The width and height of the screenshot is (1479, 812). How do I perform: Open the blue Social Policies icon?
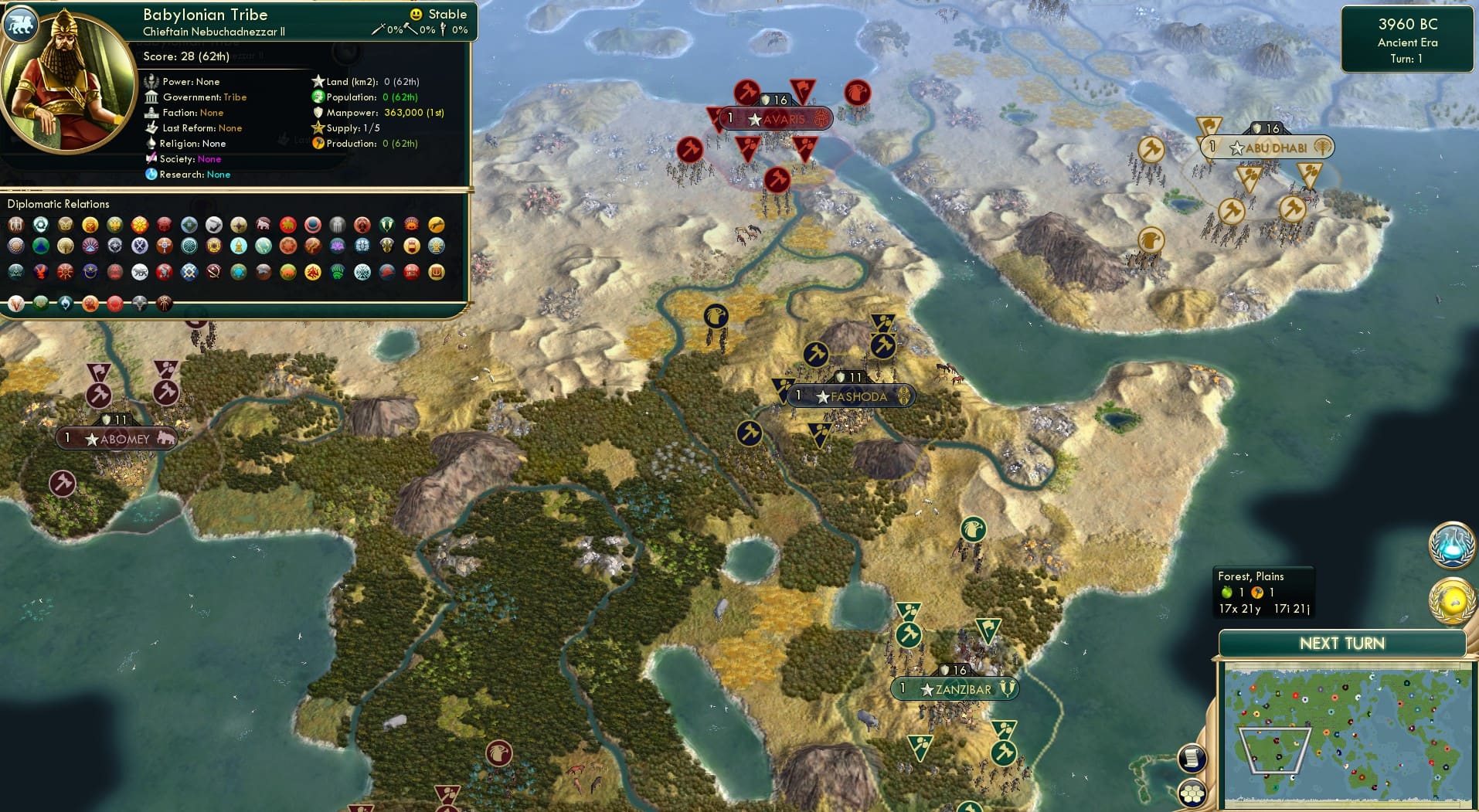1453,545
